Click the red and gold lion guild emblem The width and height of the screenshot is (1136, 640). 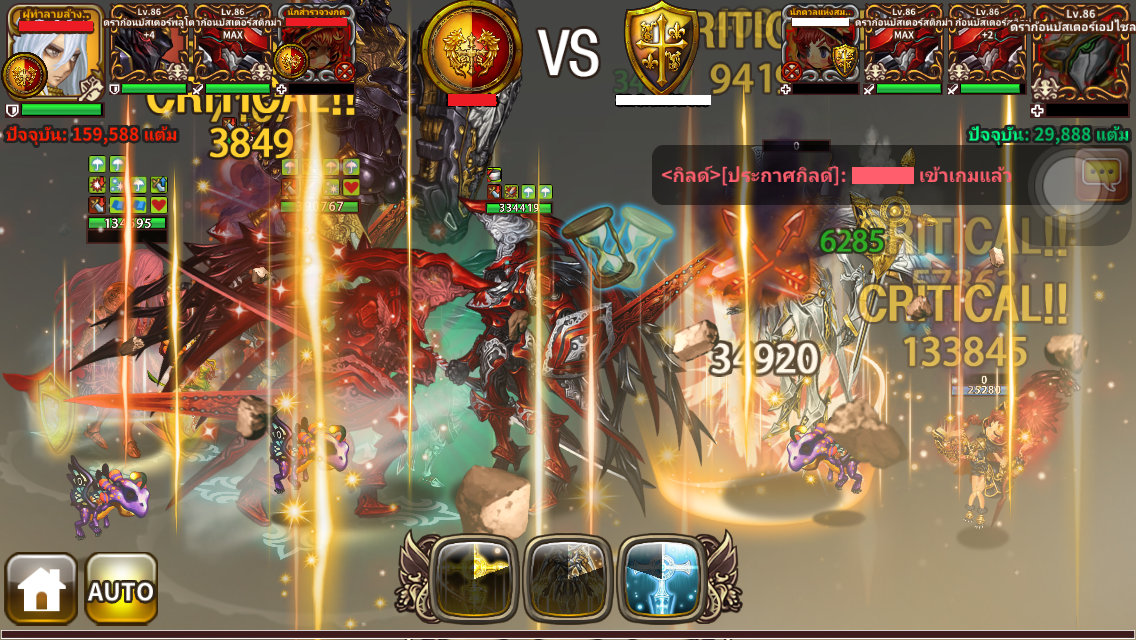click(471, 47)
